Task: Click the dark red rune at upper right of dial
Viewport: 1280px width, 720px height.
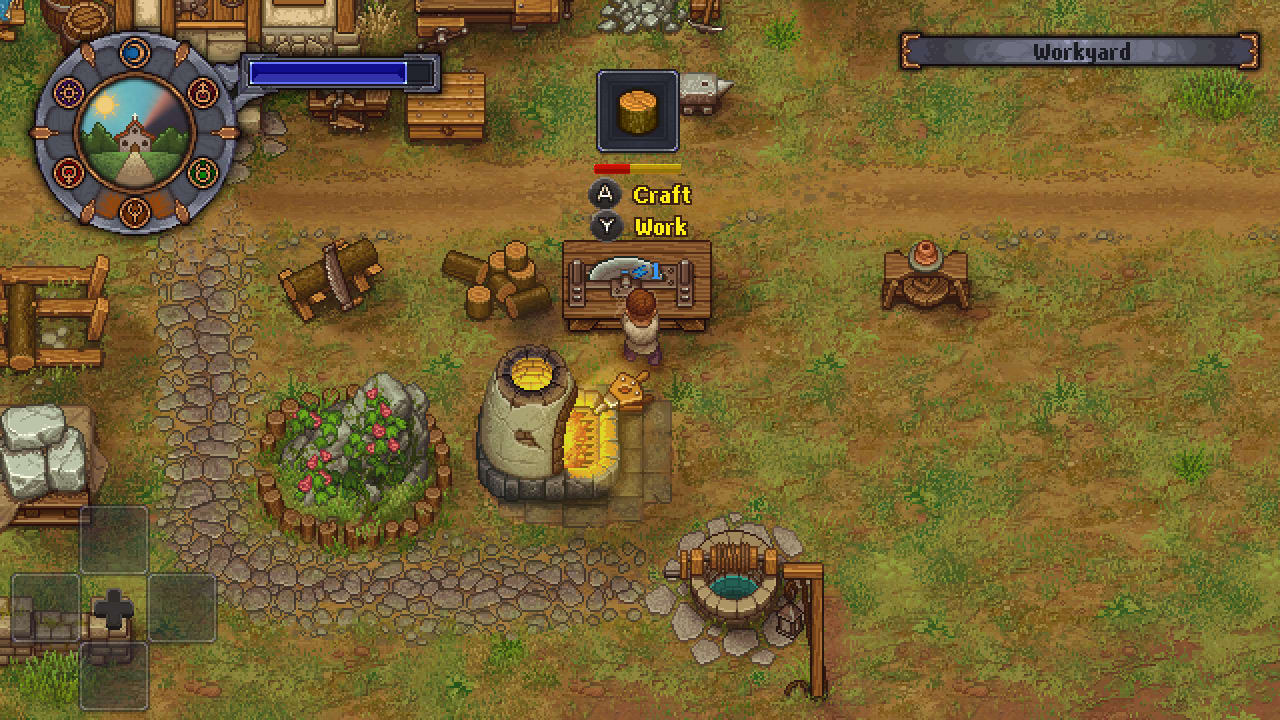Action: point(203,90)
